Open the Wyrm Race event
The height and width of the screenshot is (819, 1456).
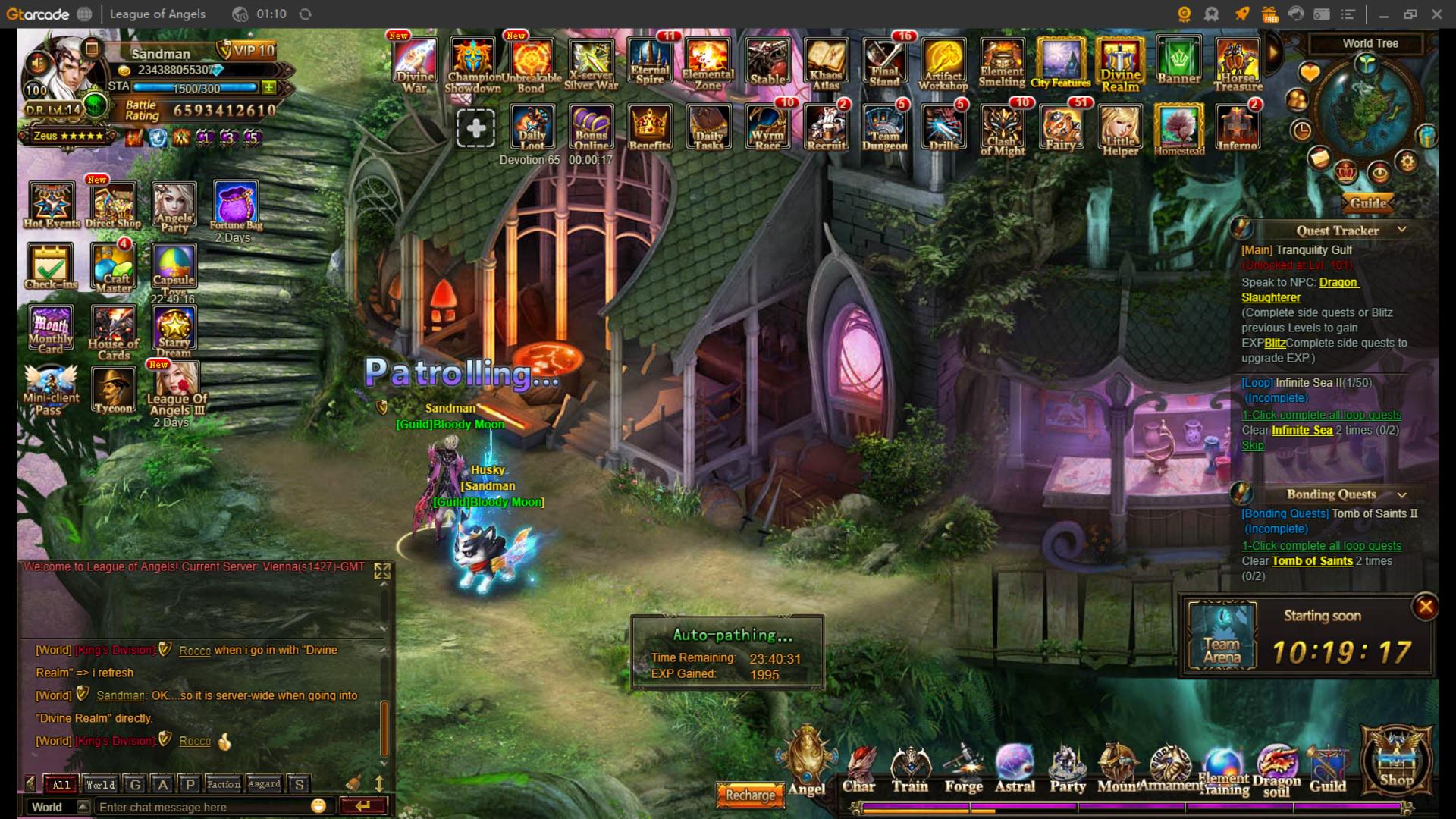click(x=768, y=127)
